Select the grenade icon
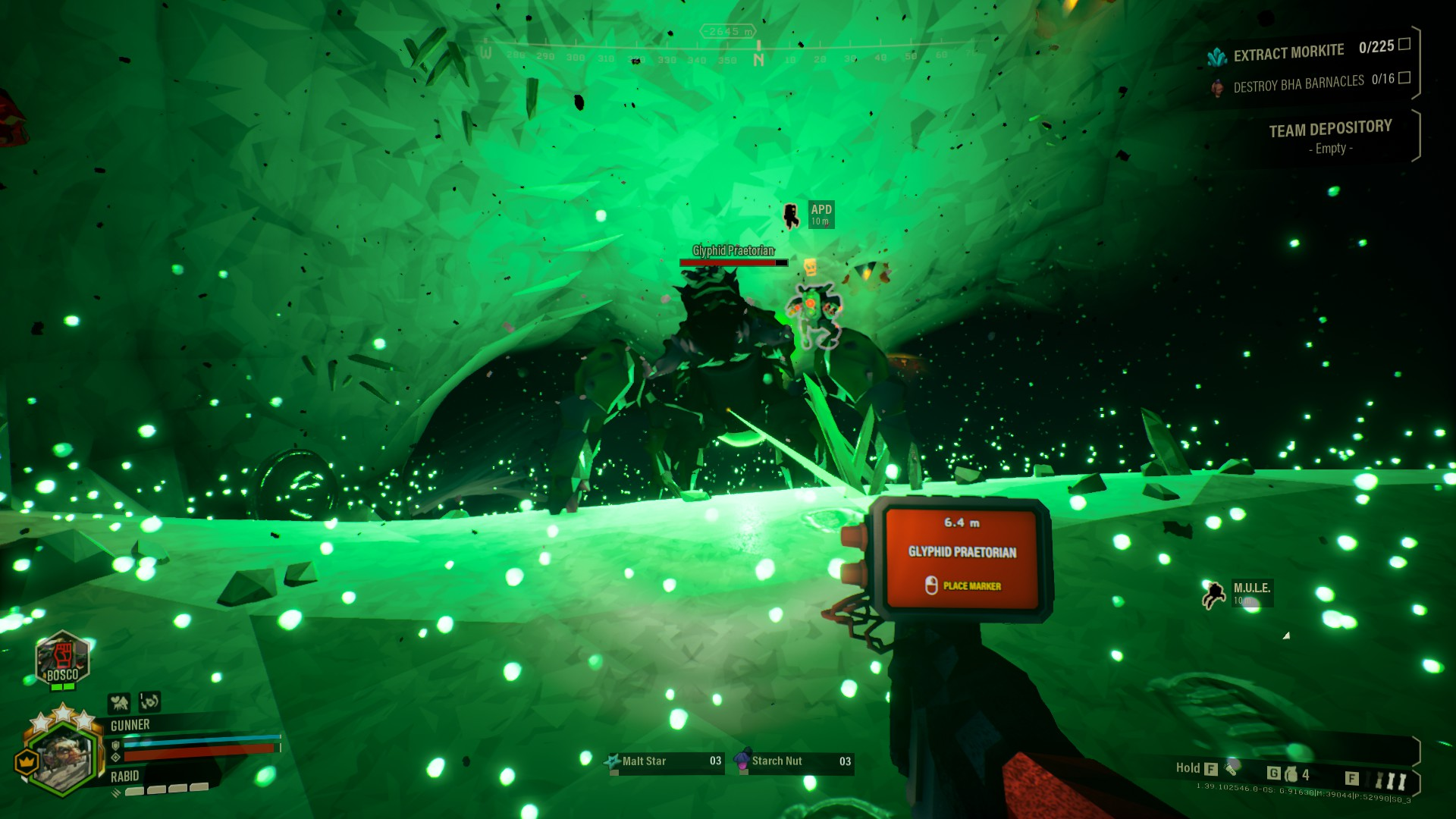The height and width of the screenshot is (819, 1456). coord(1291,774)
